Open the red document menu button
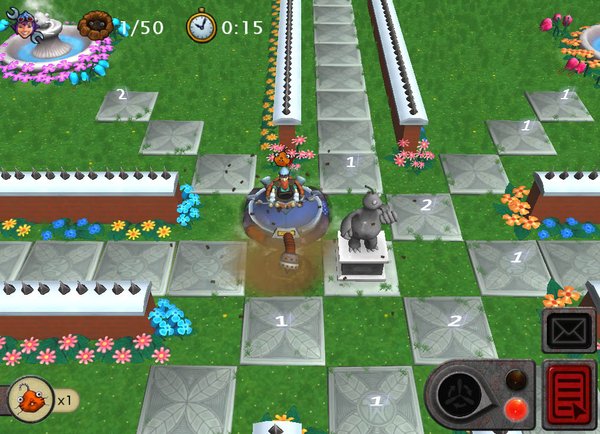The height and width of the screenshot is (434, 600). (x=570, y=395)
